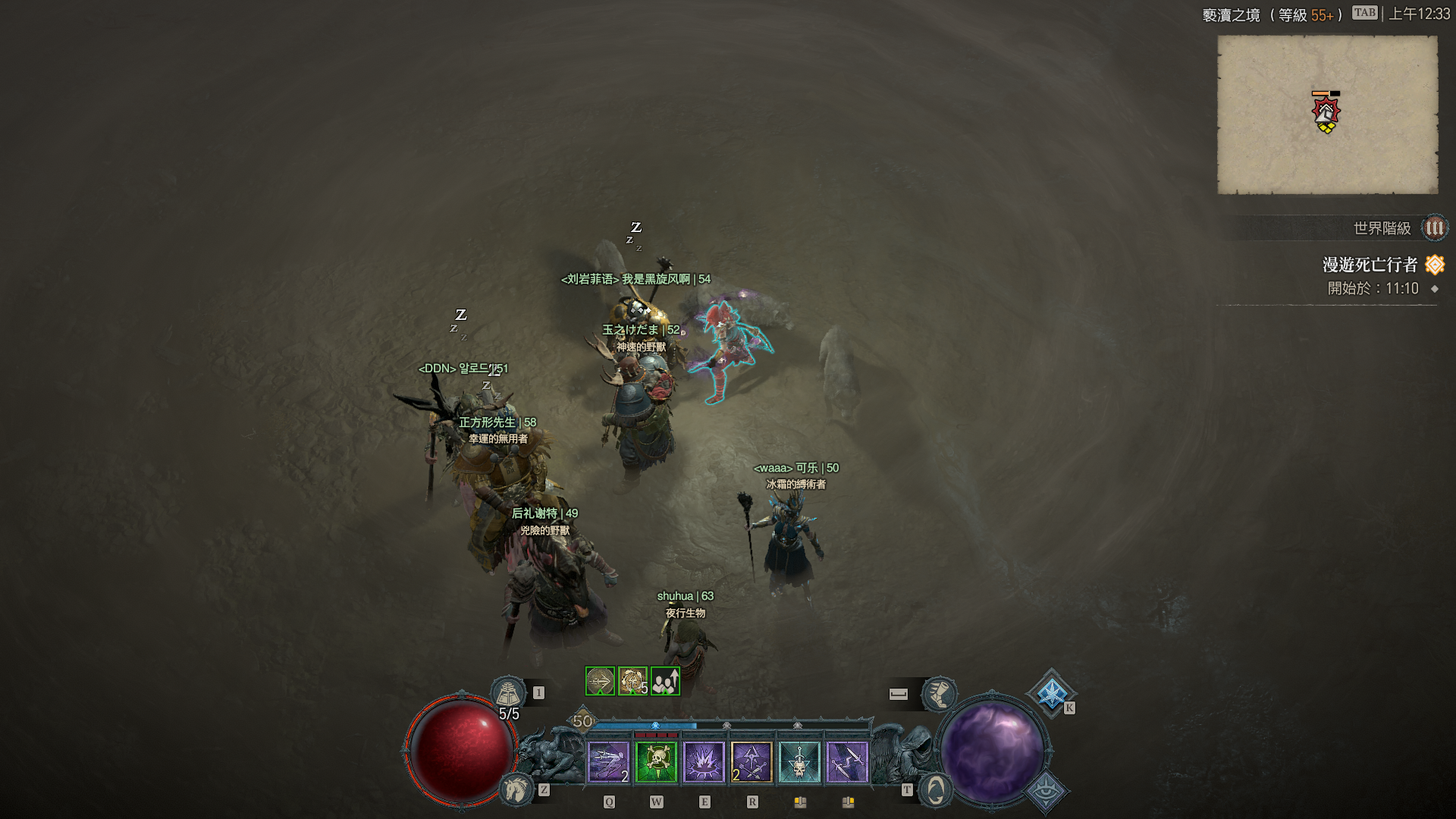1456x819 pixels.
Task: Inspect the arrow buff icon
Action: [x=600, y=681]
